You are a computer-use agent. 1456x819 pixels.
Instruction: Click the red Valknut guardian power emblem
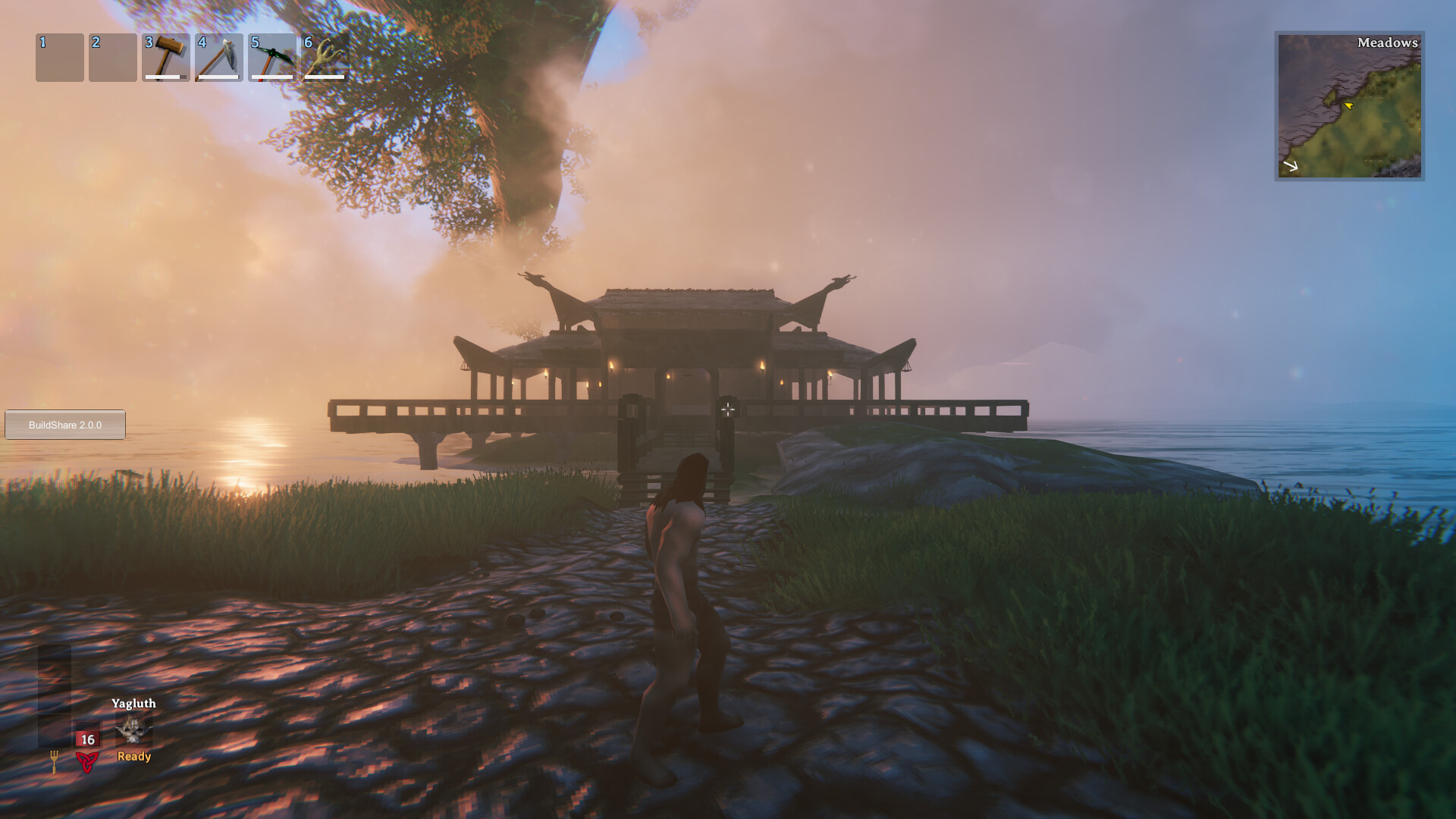(x=86, y=762)
